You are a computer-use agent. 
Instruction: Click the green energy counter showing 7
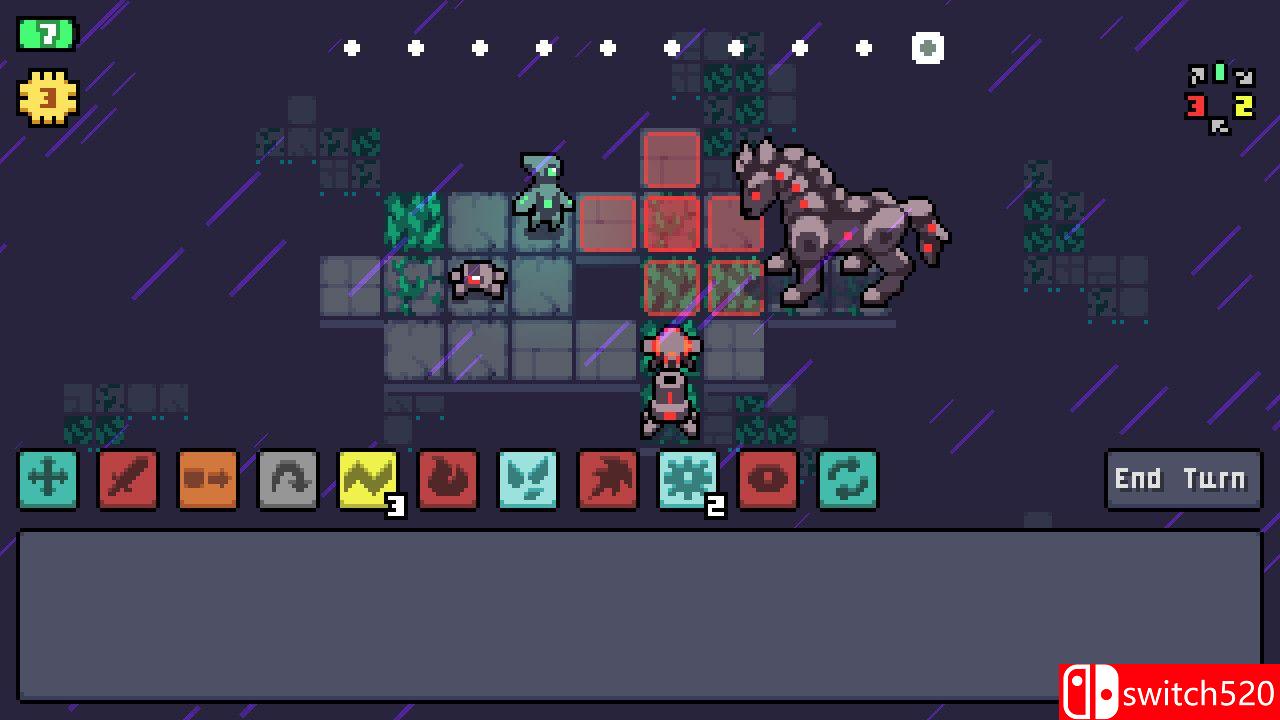(44, 33)
